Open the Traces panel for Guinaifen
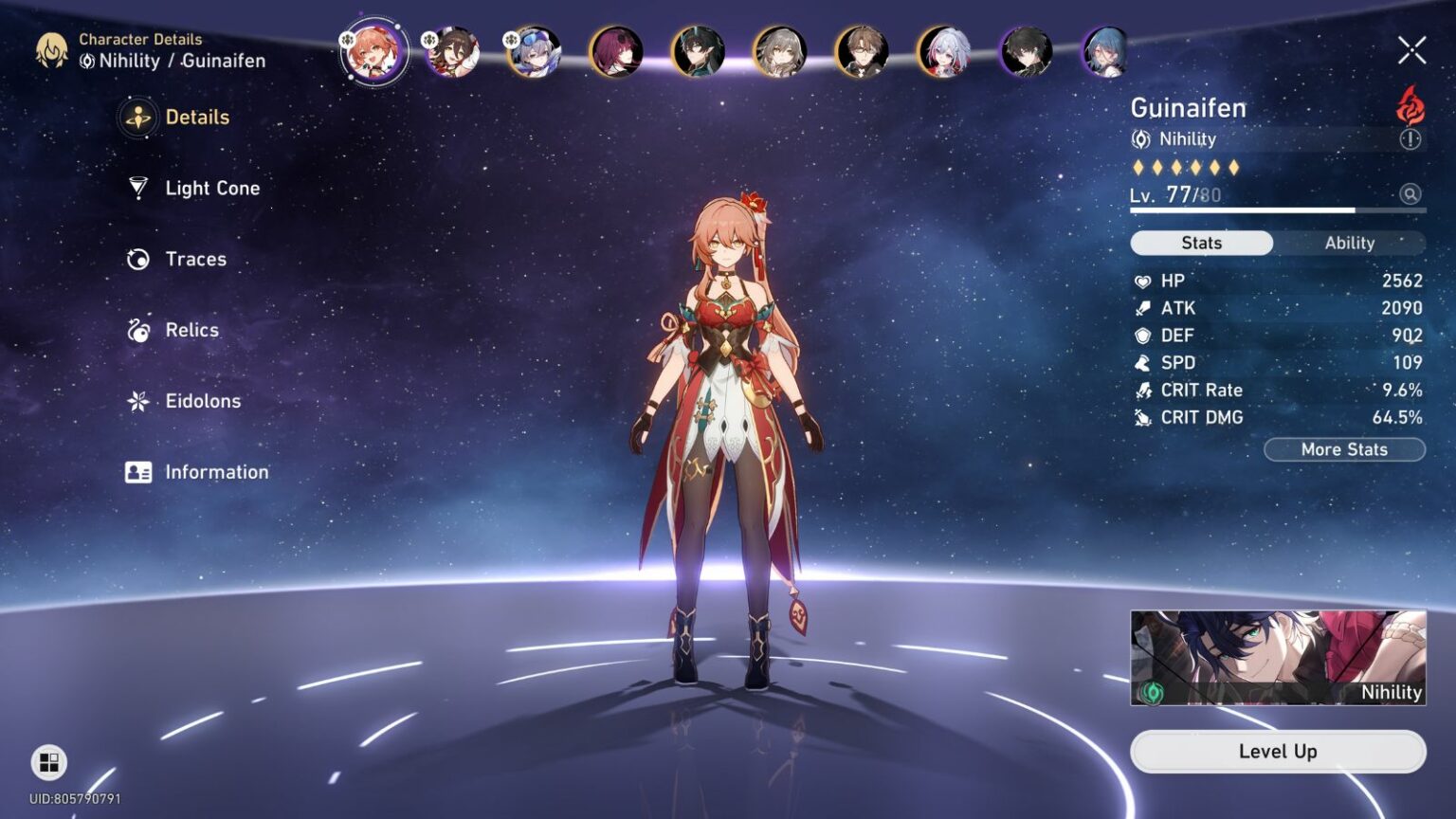The image size is (1456, 819). point(194,259)
